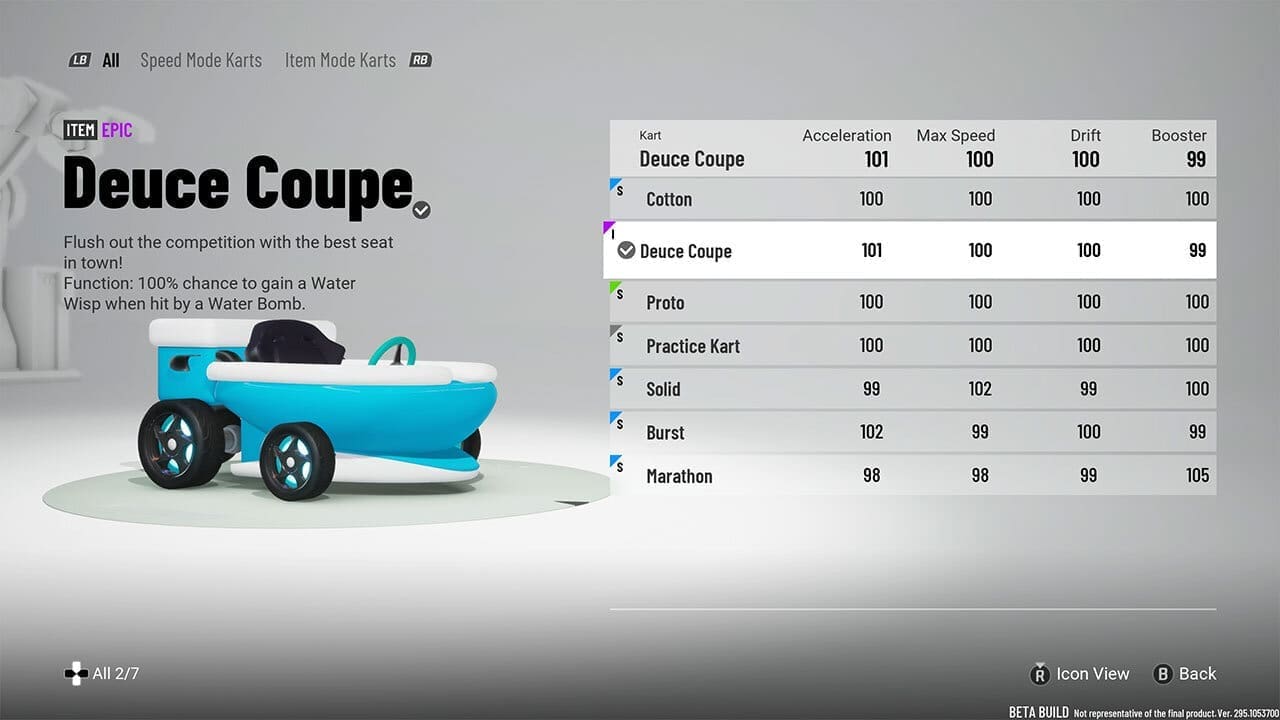
Task: Switch to the Item Mode Karts tab
Action: point(340,60)
